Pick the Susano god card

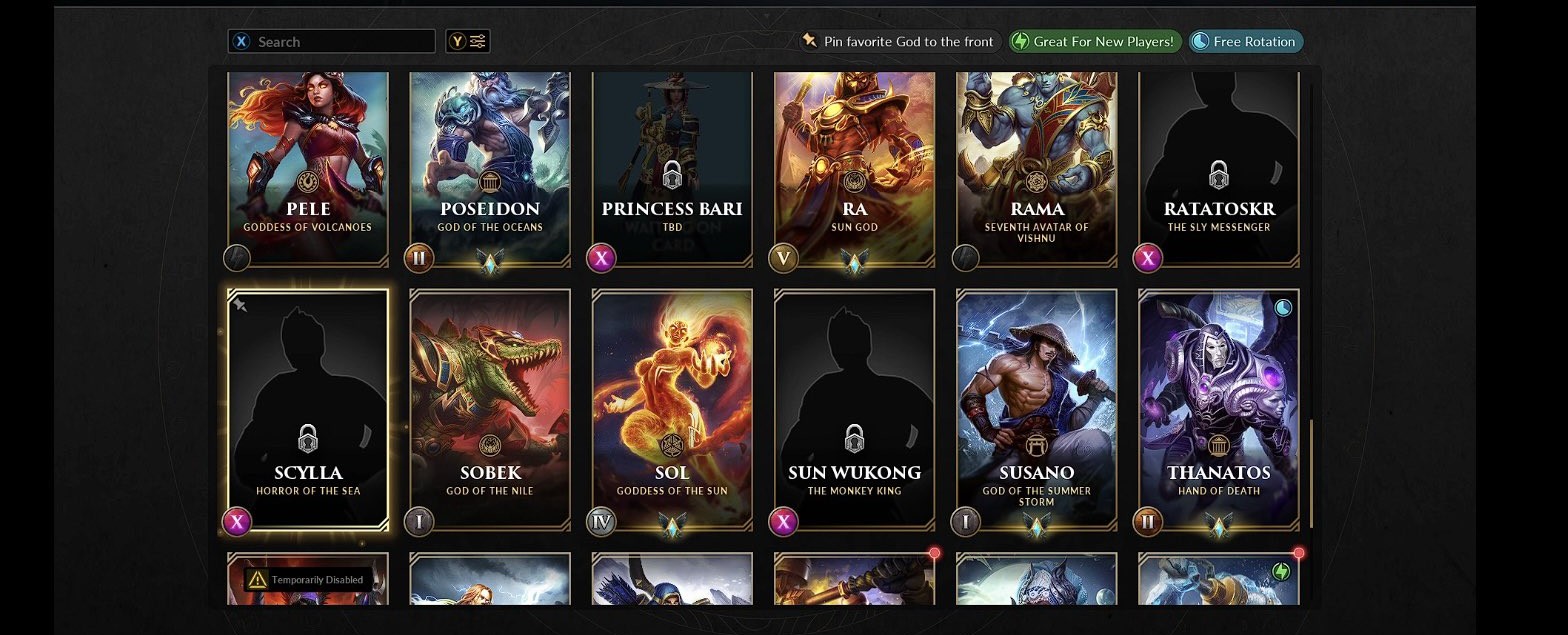(1036, 408)
